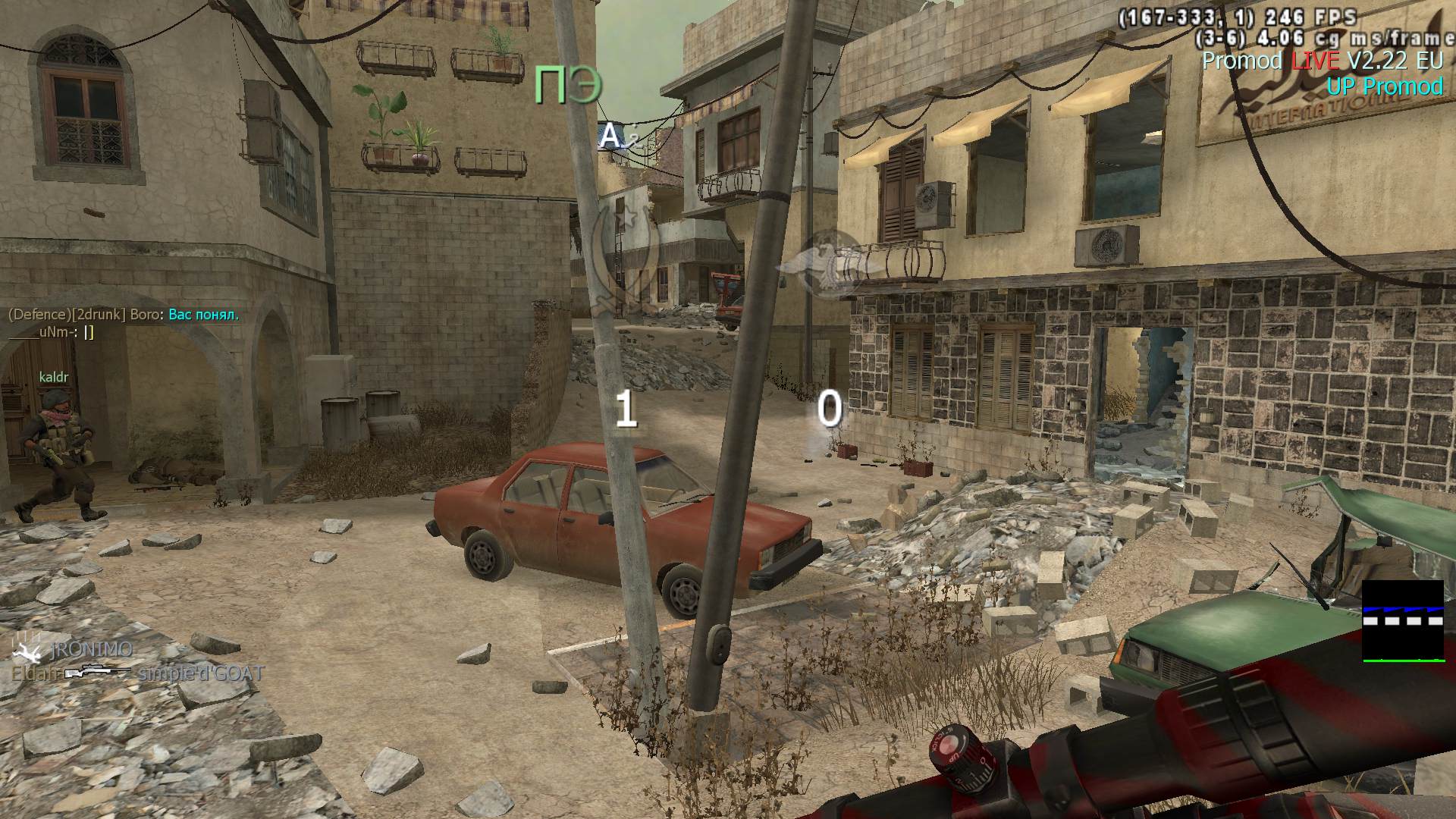Click the lagometer network graph
Viewport: 1456px width, 819px height.
pos(1402,621)
